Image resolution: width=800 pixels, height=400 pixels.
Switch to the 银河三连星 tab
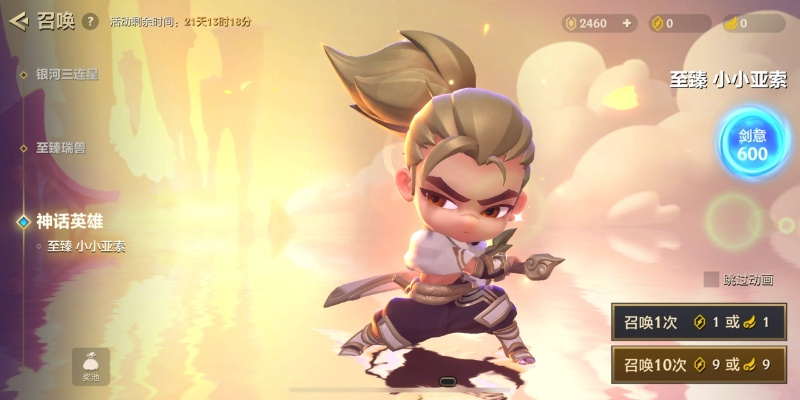point(67,74)
